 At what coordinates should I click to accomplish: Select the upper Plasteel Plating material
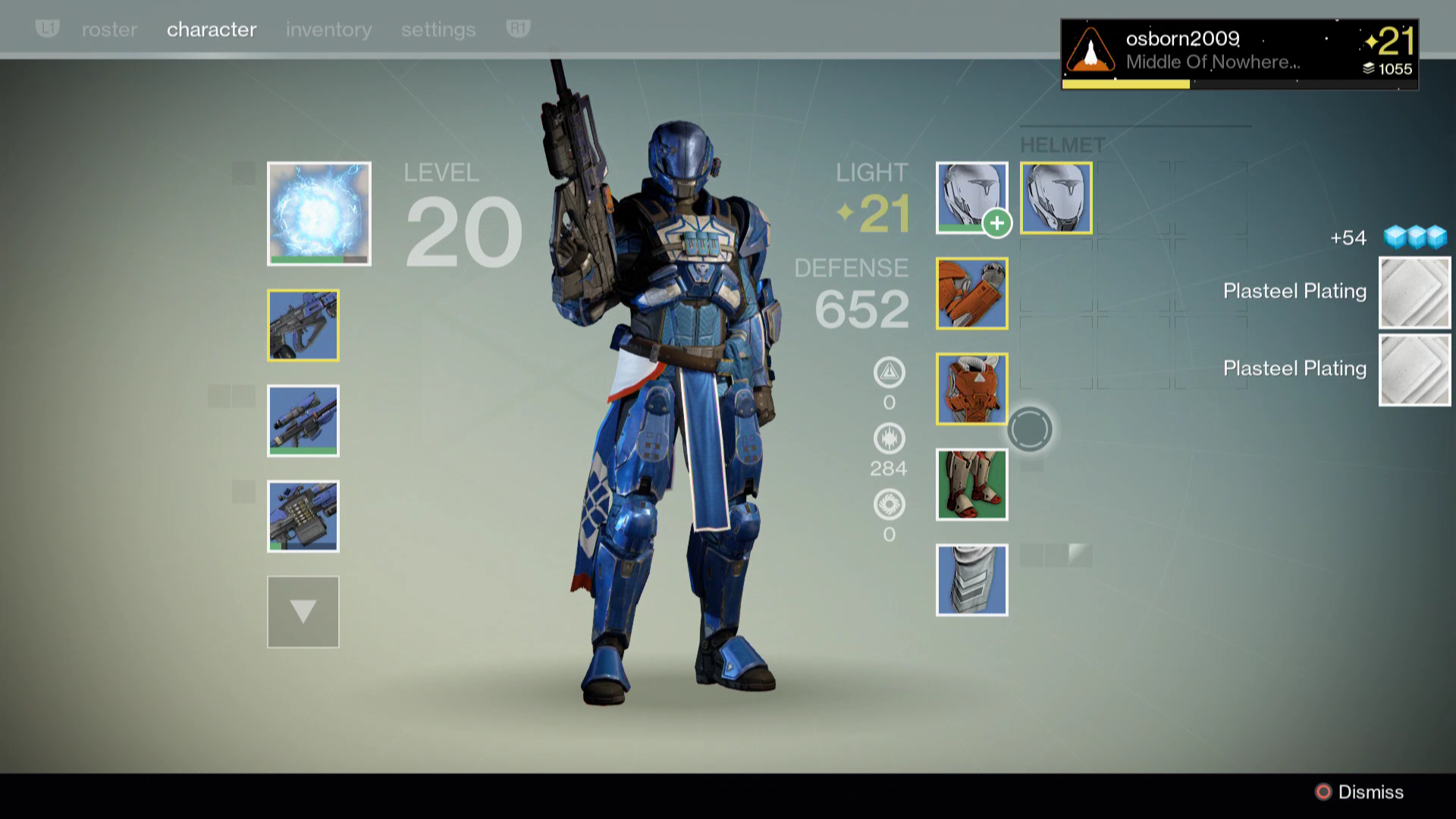coord(1414,293)
